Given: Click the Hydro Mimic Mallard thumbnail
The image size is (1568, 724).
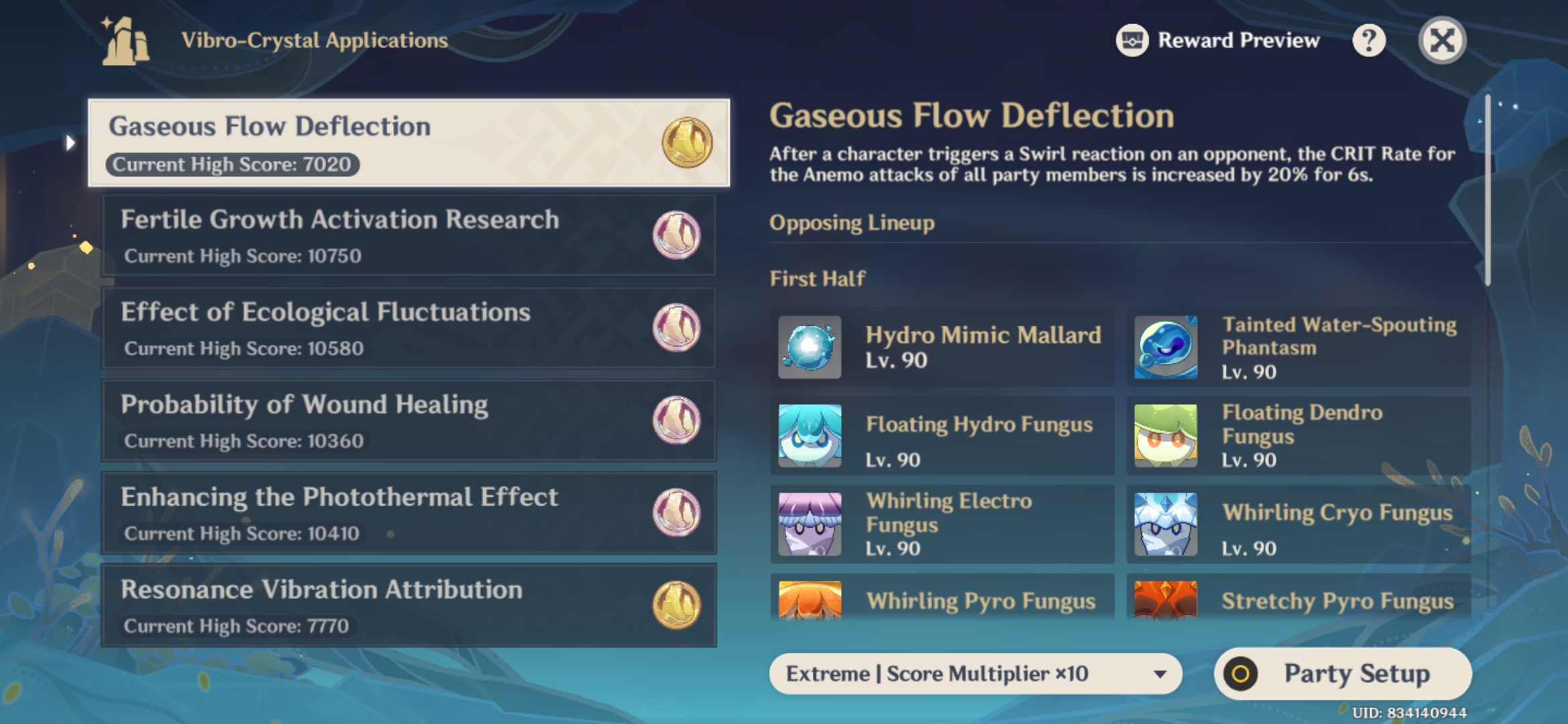Looking at the screenshot, I should tap(809, 348).
